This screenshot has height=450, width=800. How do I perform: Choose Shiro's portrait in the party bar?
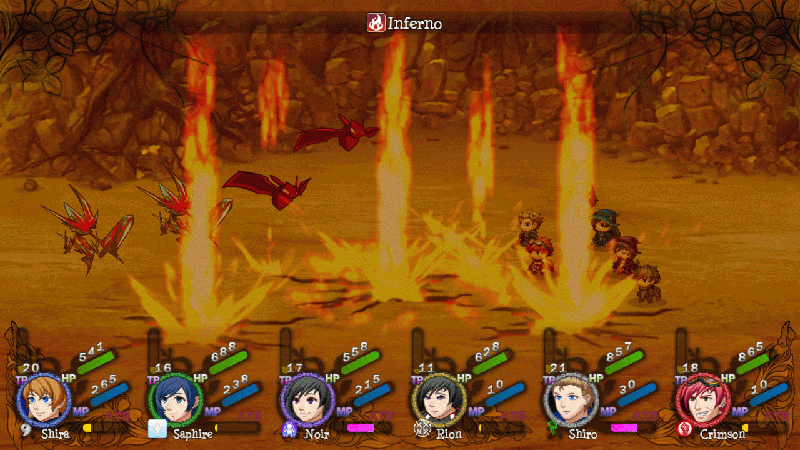(x=567, y=400)
